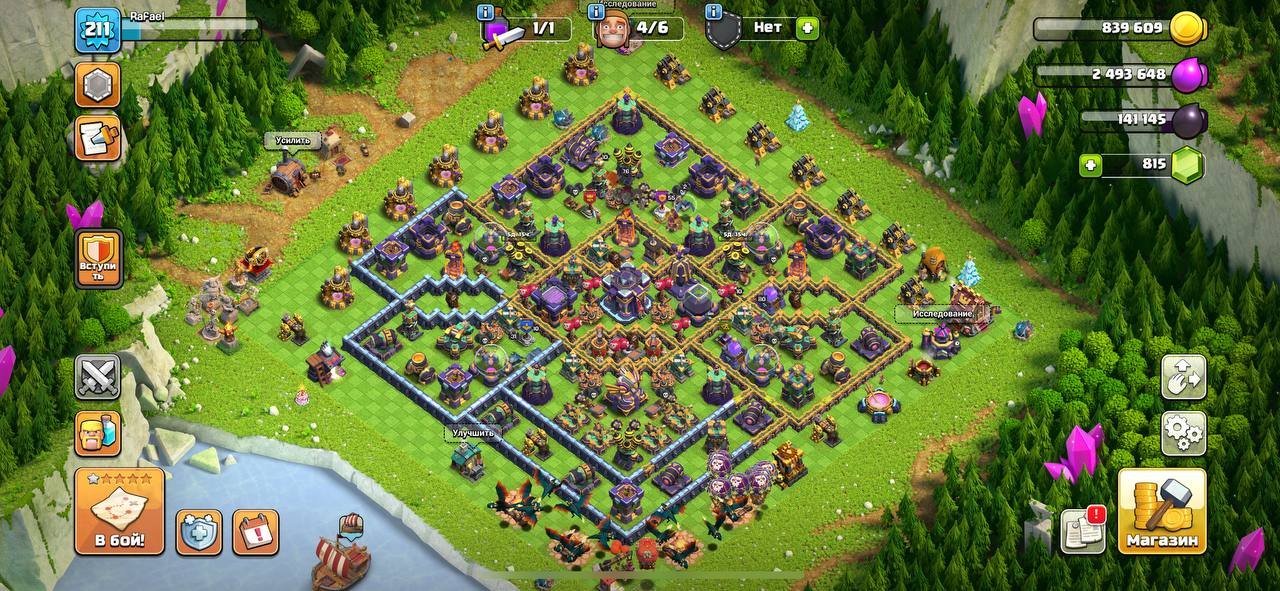The width and height of the screenshot is (1280, 591).
Task: Open the player profile via level 211 badge
Action: point(97,30)
